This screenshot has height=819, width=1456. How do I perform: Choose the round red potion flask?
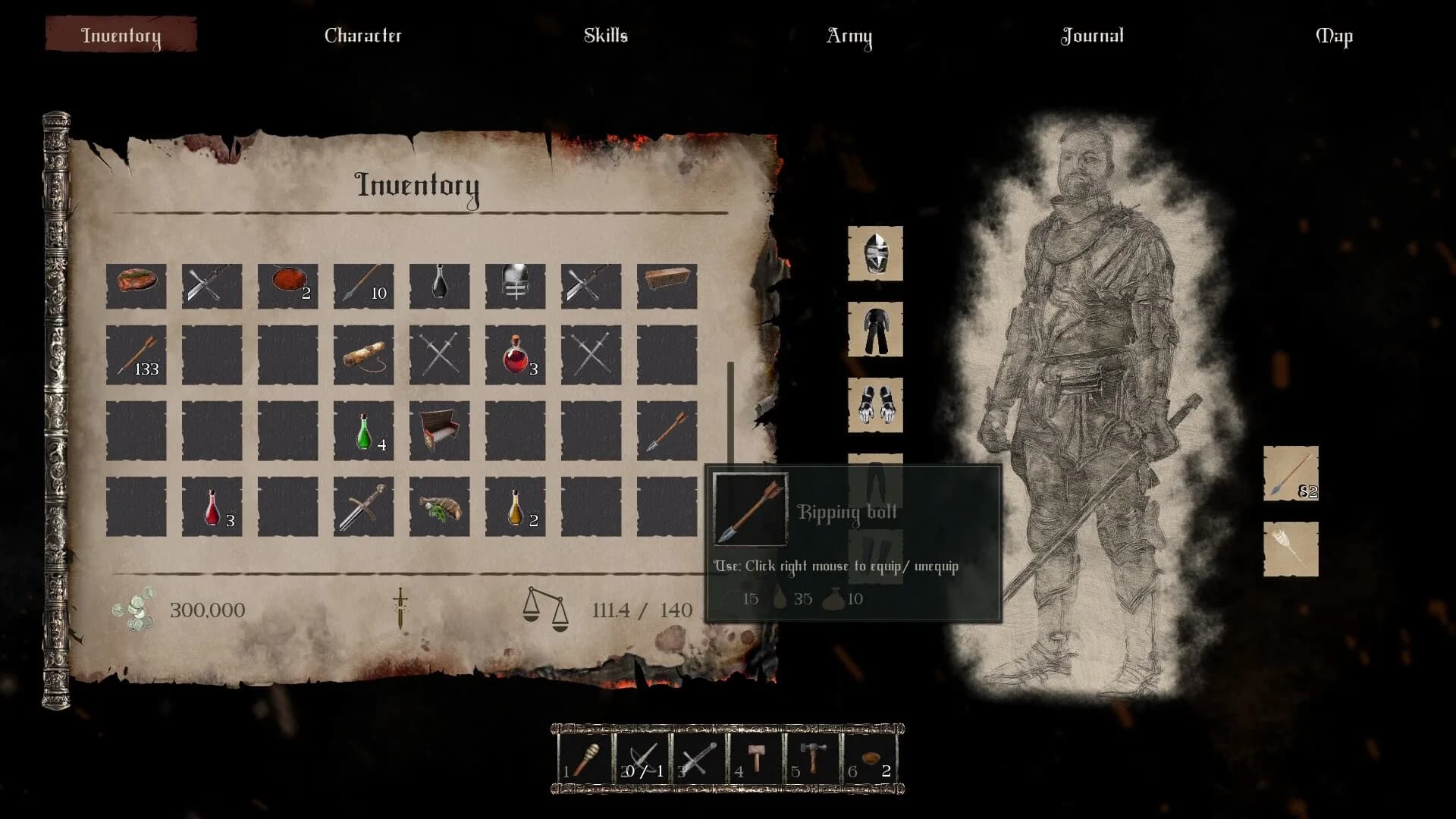click(x=515, y=355)
